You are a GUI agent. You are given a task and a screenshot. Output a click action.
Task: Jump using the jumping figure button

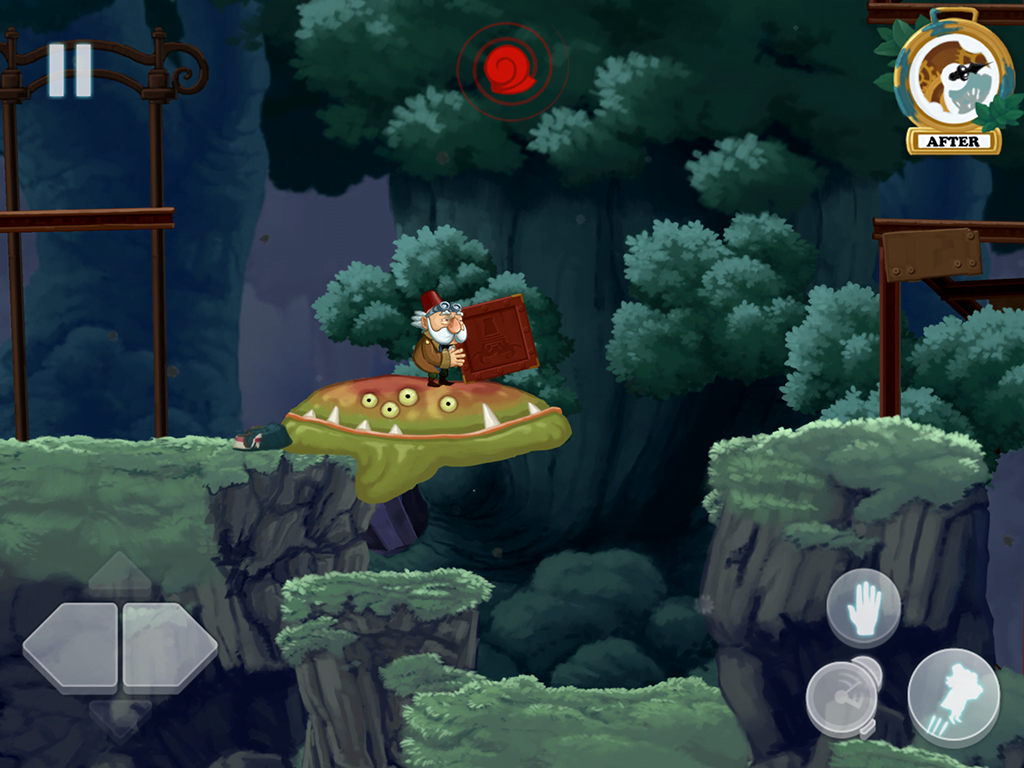tap(953, 696)
